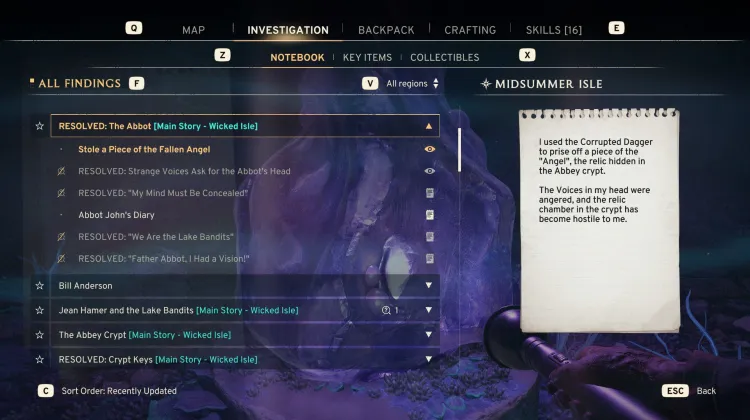
Task: Collapse the RESOLVED: The Abbot entry
Action: coord(429,127)
